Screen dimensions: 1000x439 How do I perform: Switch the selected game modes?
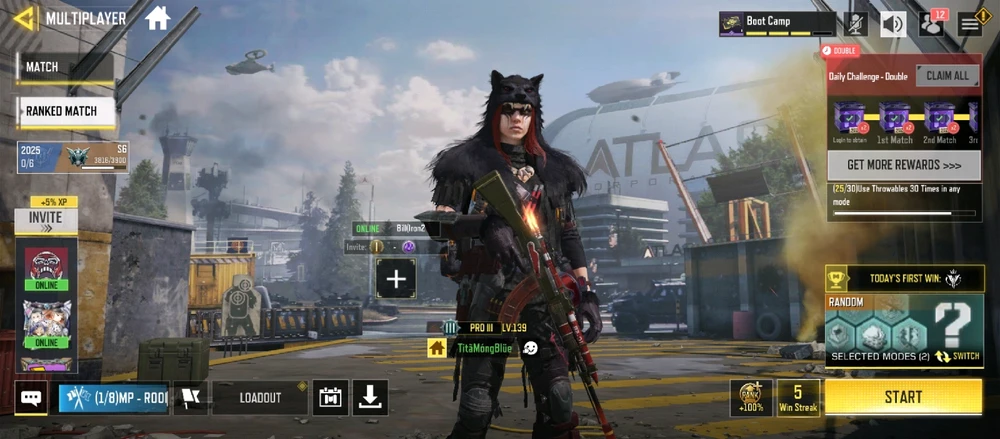click(957, 356)
